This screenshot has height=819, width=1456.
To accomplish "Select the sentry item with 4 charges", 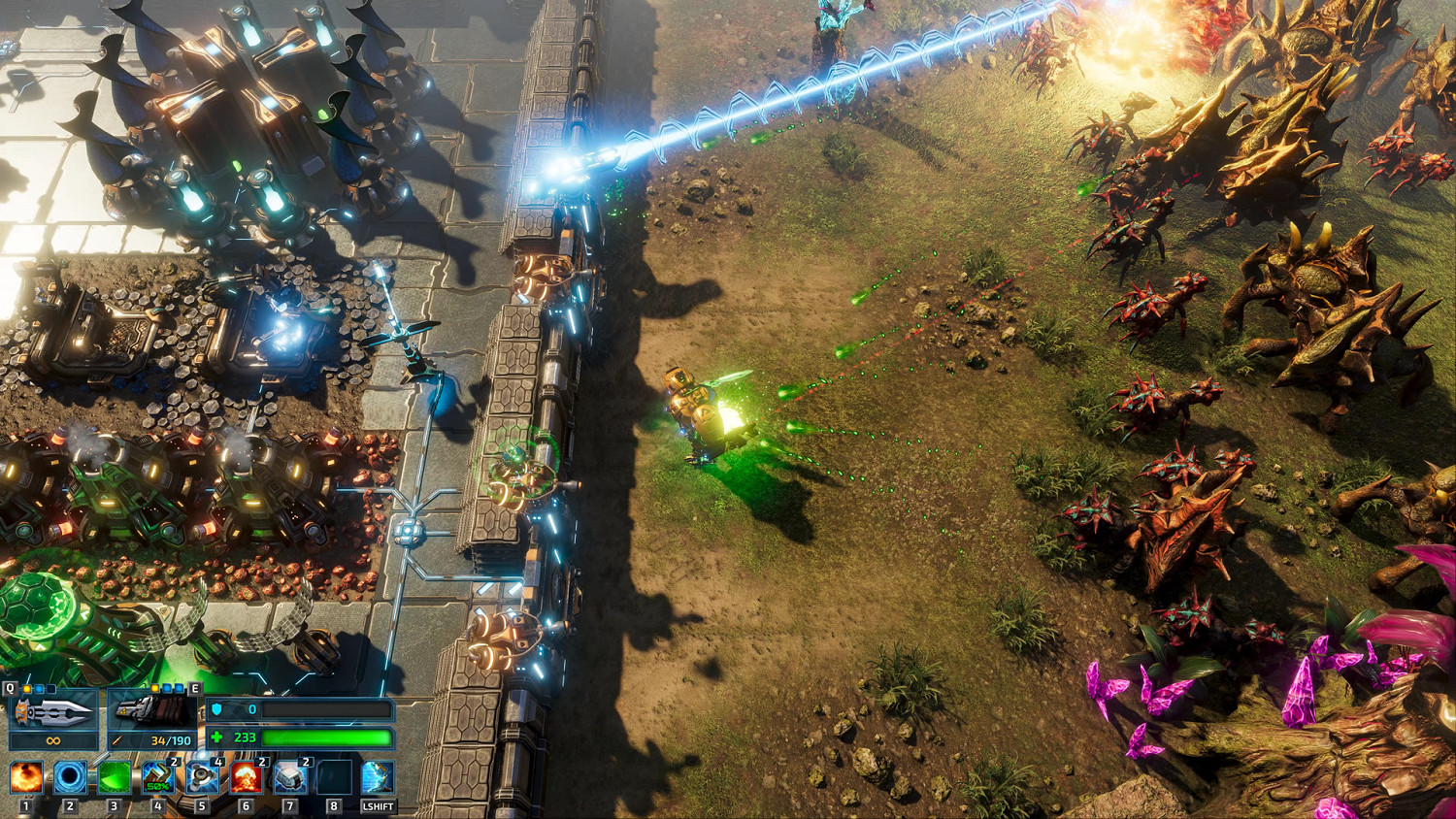I will 203,778.
